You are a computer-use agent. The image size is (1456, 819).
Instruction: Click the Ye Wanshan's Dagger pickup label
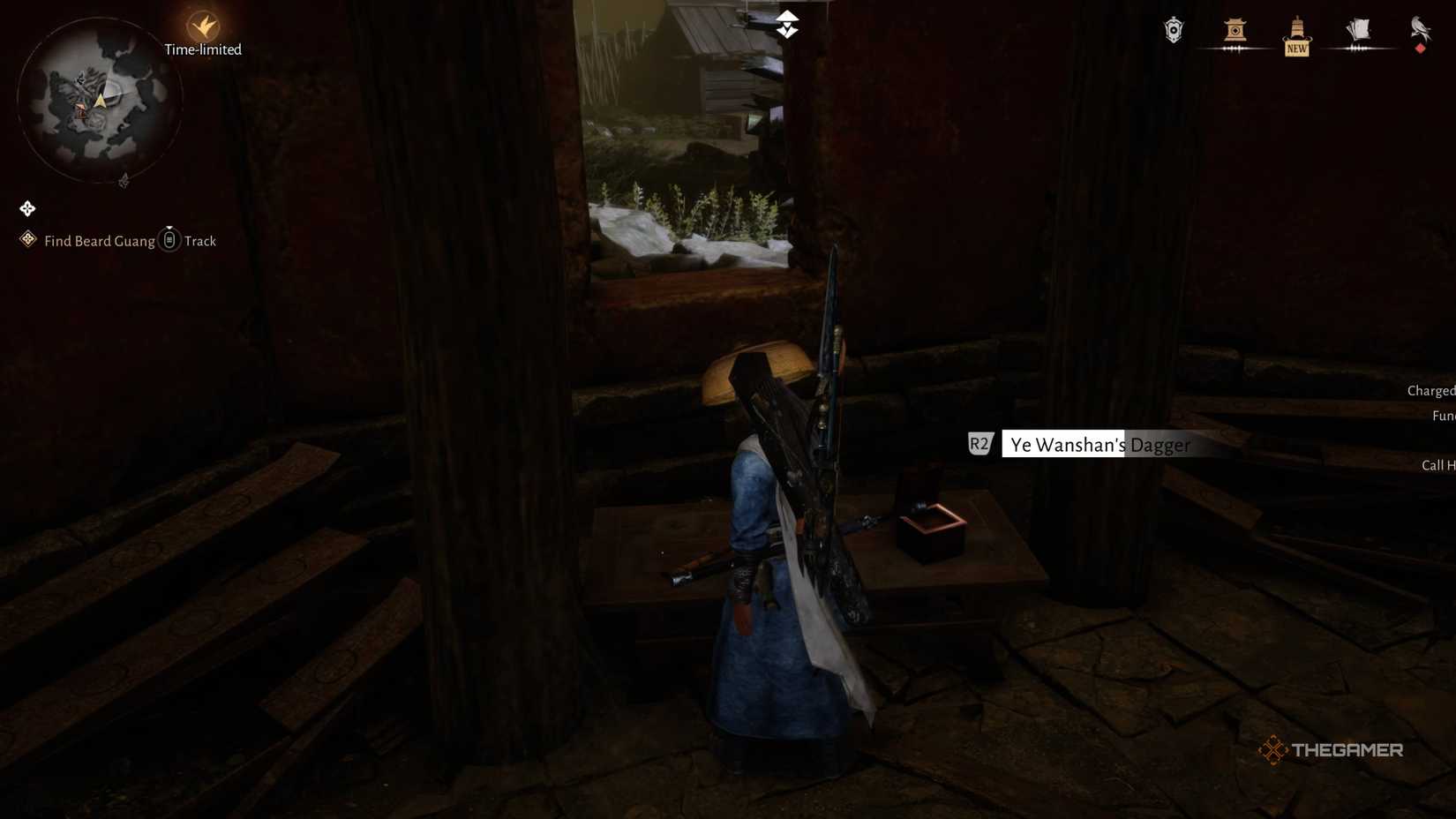(x=1097, y=445)
